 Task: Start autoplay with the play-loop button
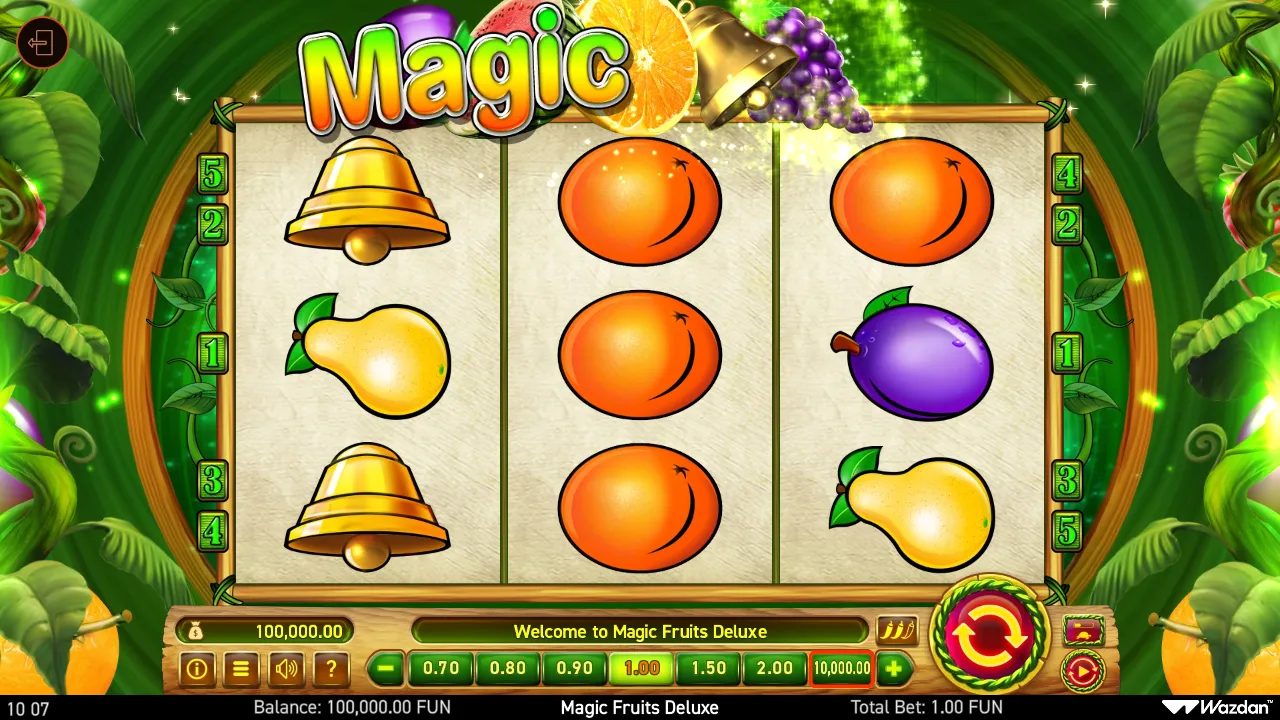pos(1082,672)
